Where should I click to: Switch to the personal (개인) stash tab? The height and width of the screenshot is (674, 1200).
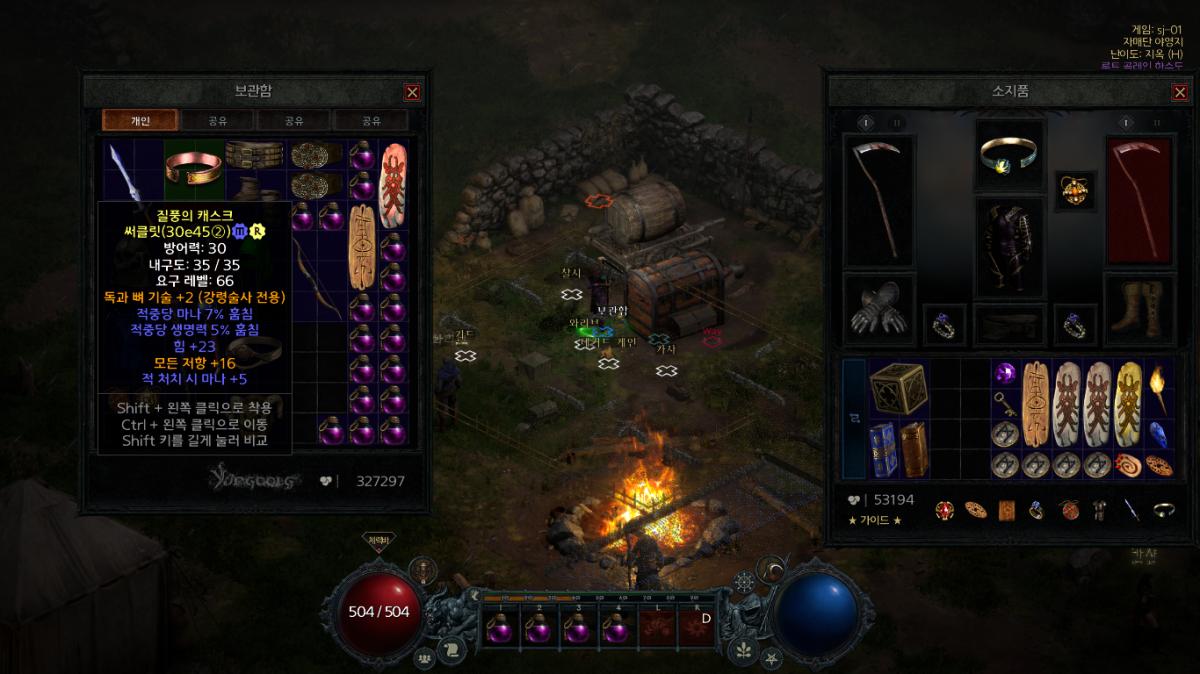tap(140, 120)
